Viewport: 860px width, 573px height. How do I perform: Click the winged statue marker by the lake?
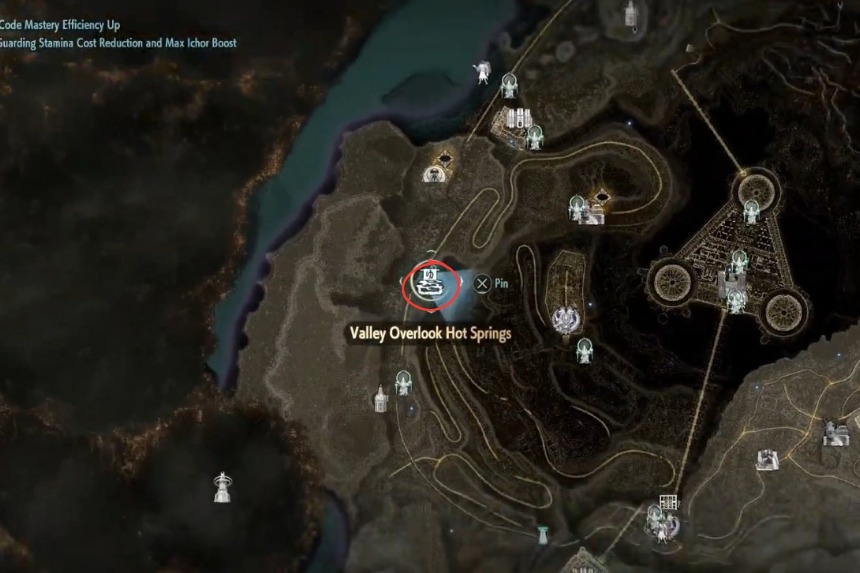[483, 71]
